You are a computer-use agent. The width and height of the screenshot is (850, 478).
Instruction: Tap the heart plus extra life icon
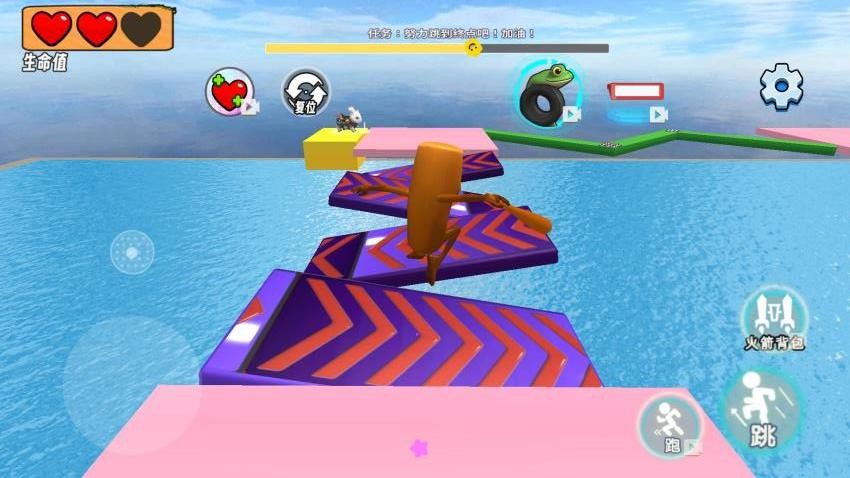click(x=230, y=92)
